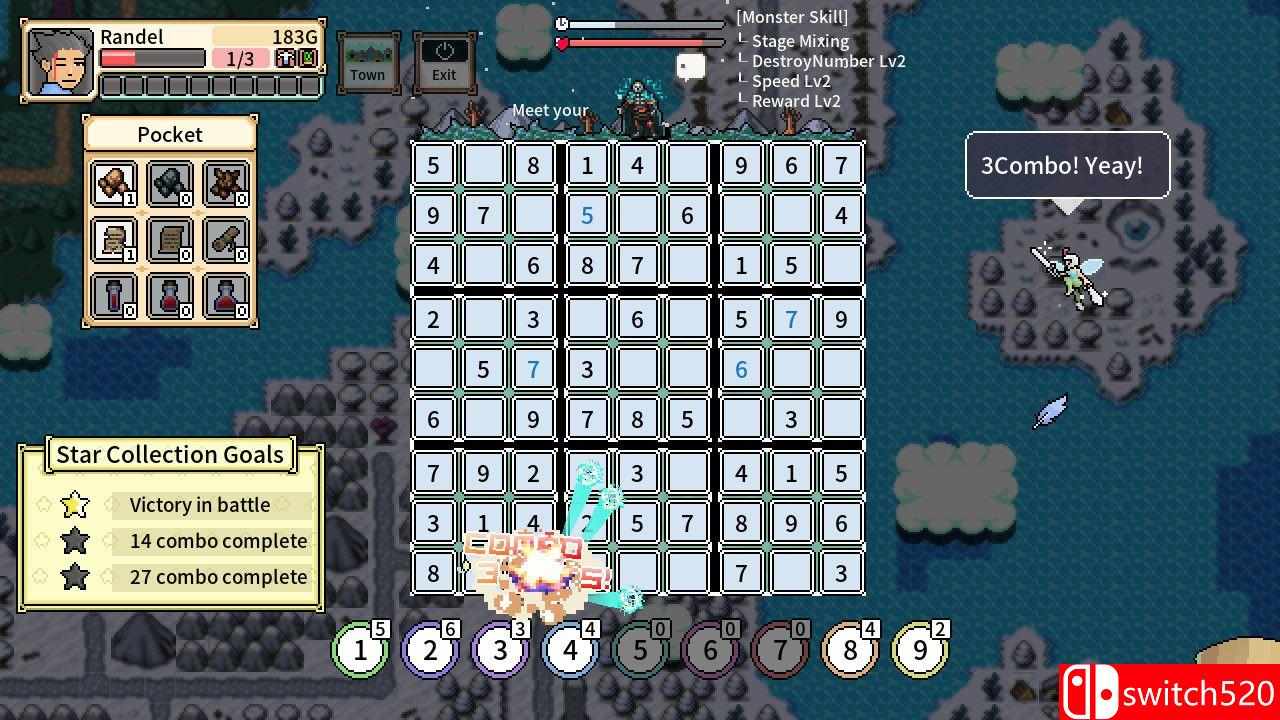
Task: Open the Monster Skill header
Action: click(791, 17)
